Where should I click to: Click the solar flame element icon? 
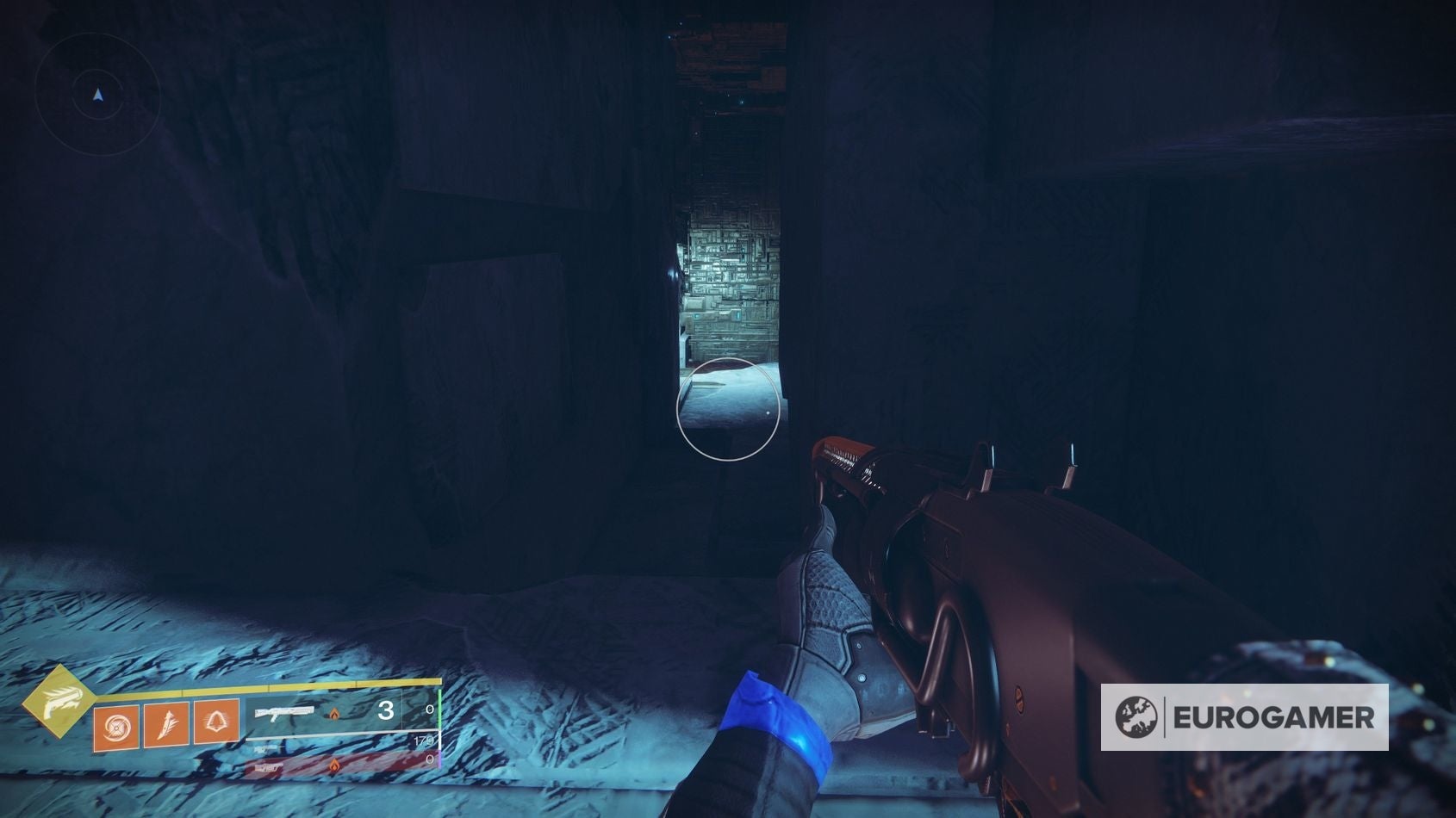tap(334, 715)
